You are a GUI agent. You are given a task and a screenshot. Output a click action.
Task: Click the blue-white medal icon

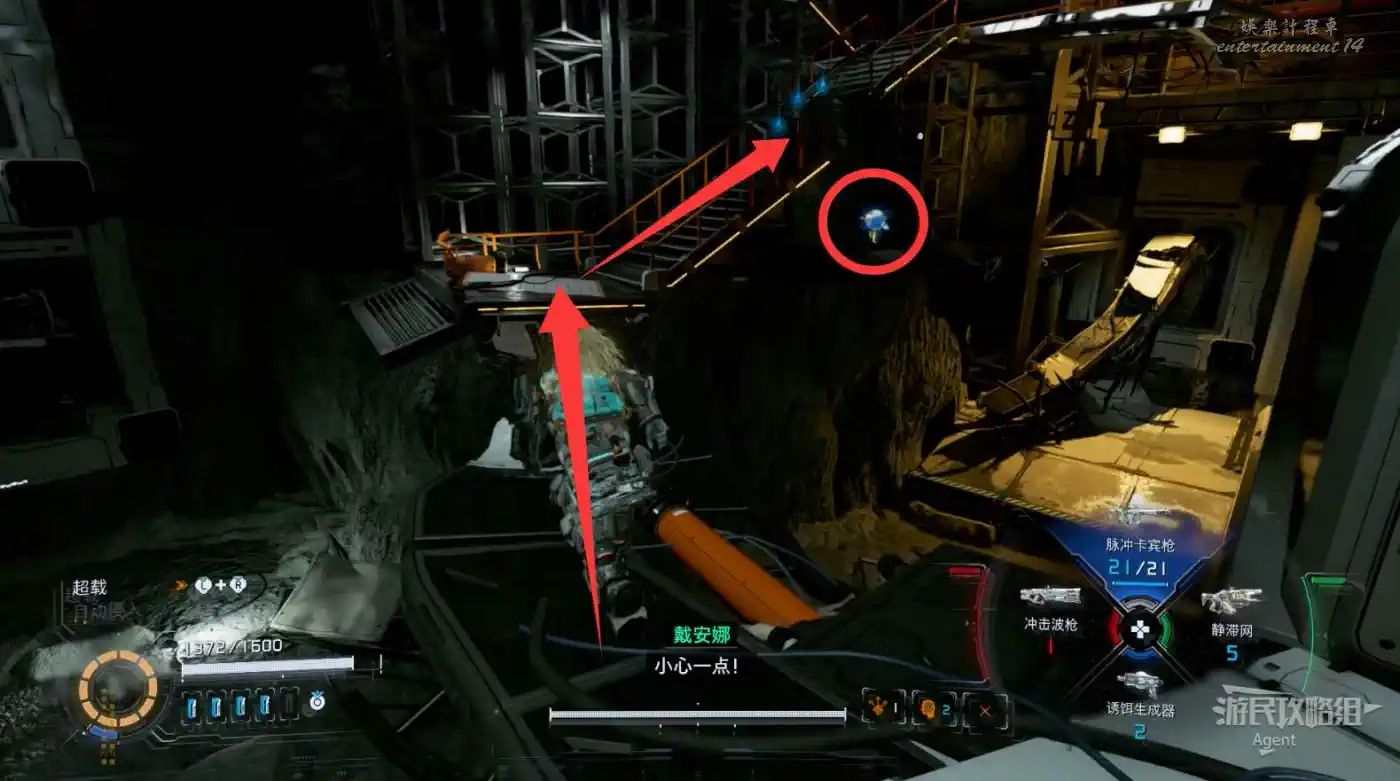[317, 703]
